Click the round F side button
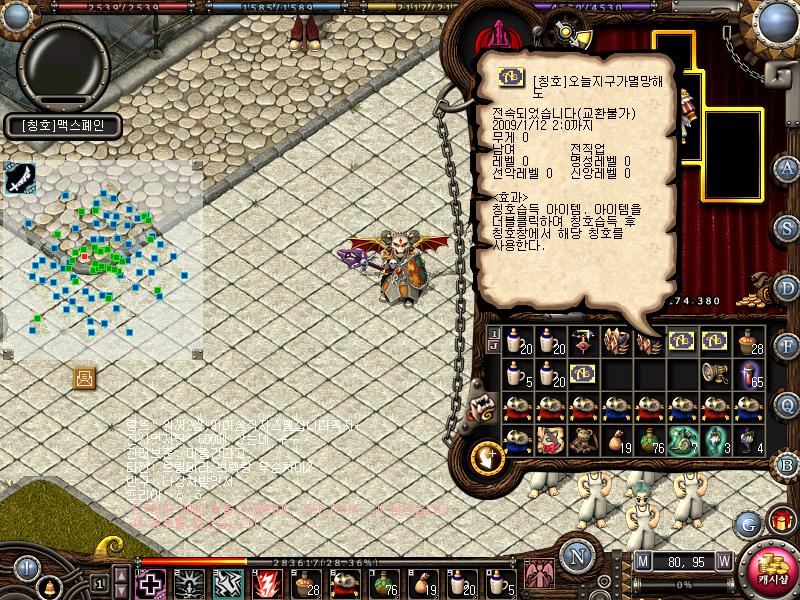The image size is (800, 600). 787,346
